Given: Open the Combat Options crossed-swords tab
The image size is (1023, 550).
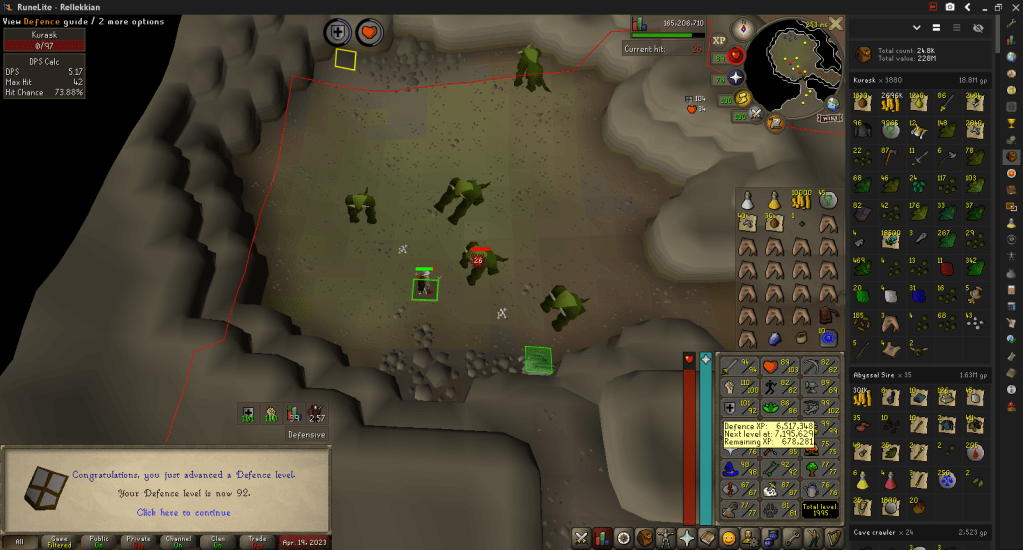Looking at the screenshot, I should pyautogui.click(x=580, y=538).
